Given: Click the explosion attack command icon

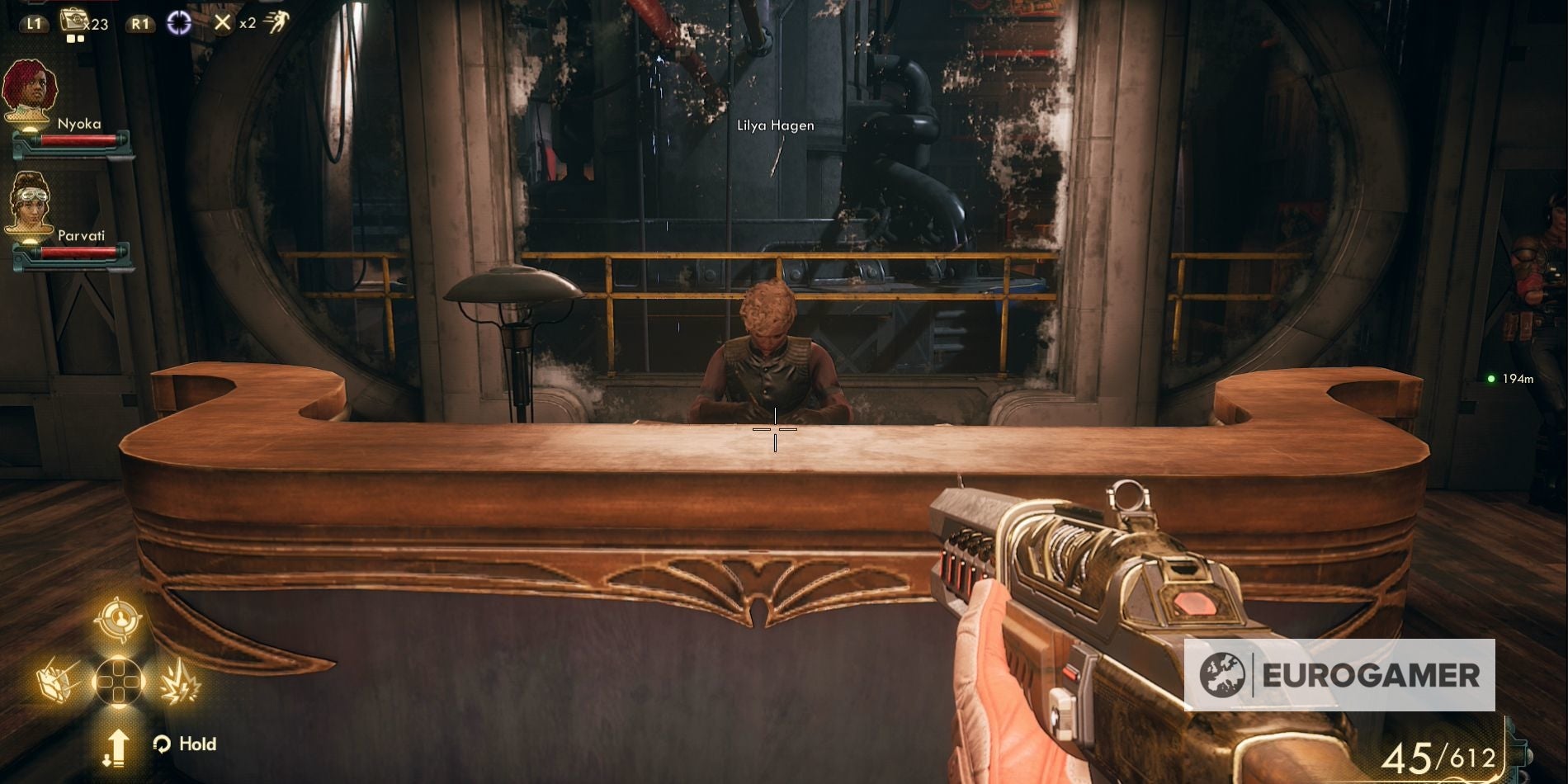Looking at the screenshot, I should click(x=182, y=682).
